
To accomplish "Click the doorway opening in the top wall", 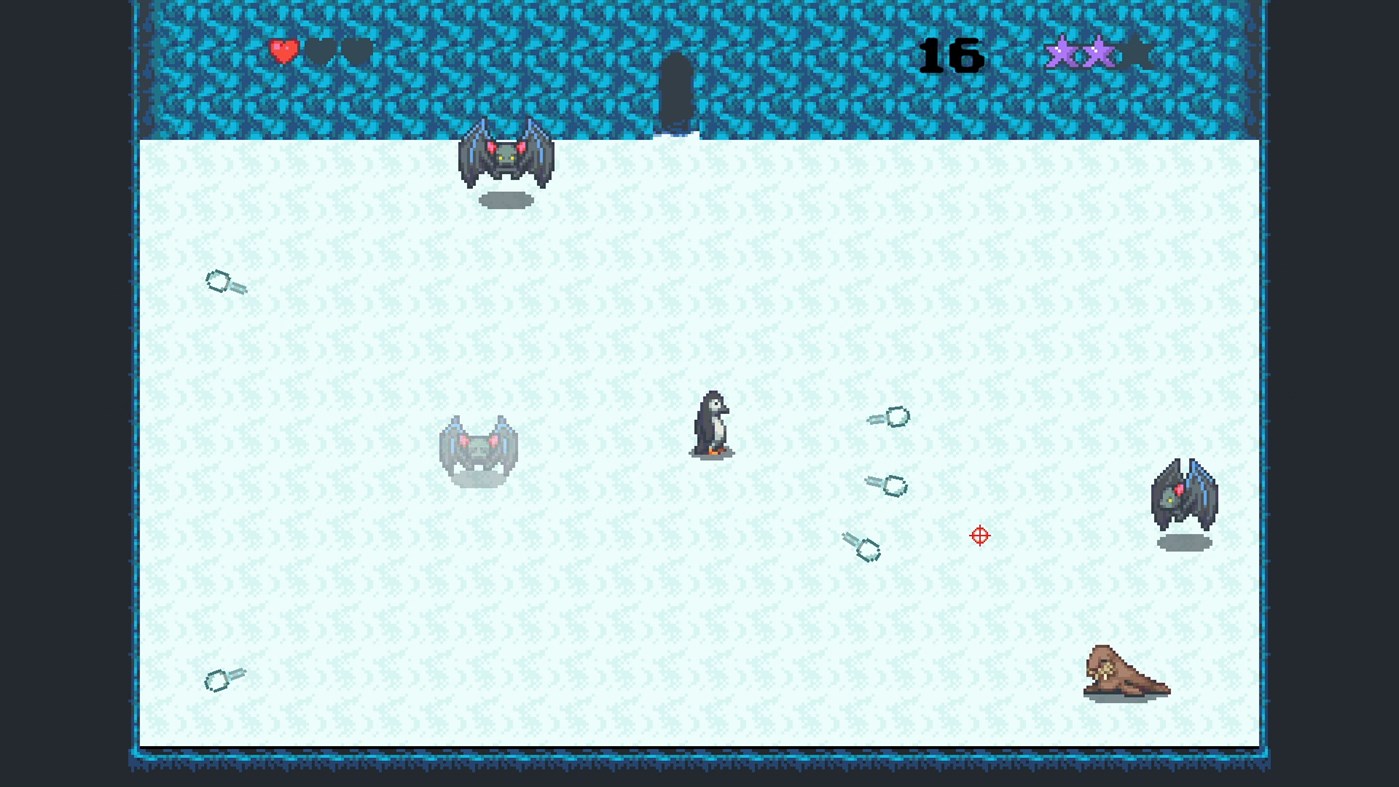I will (x=676, y=90).
